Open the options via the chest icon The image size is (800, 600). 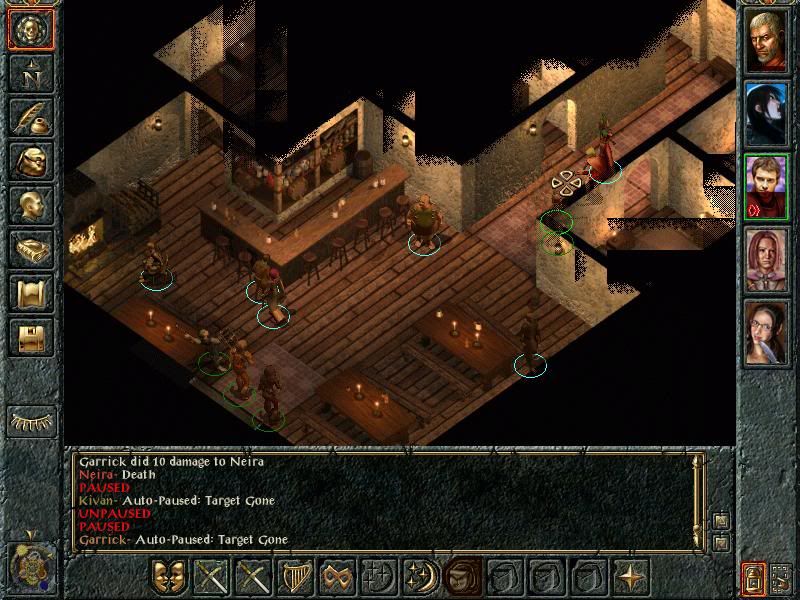pyautogui.click(x=31, y=337)
